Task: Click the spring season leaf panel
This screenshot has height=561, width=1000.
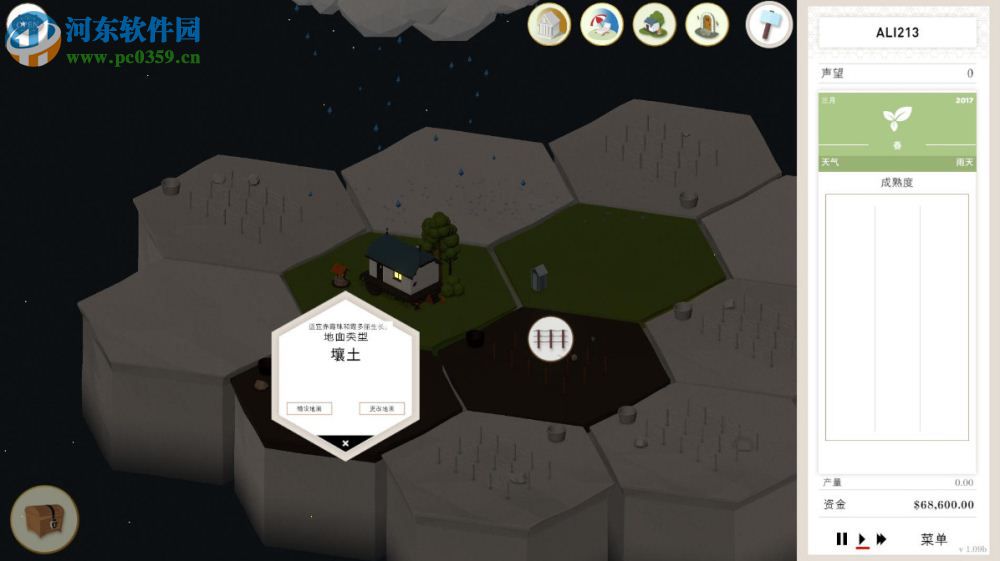Action: (x=897, y=131)
